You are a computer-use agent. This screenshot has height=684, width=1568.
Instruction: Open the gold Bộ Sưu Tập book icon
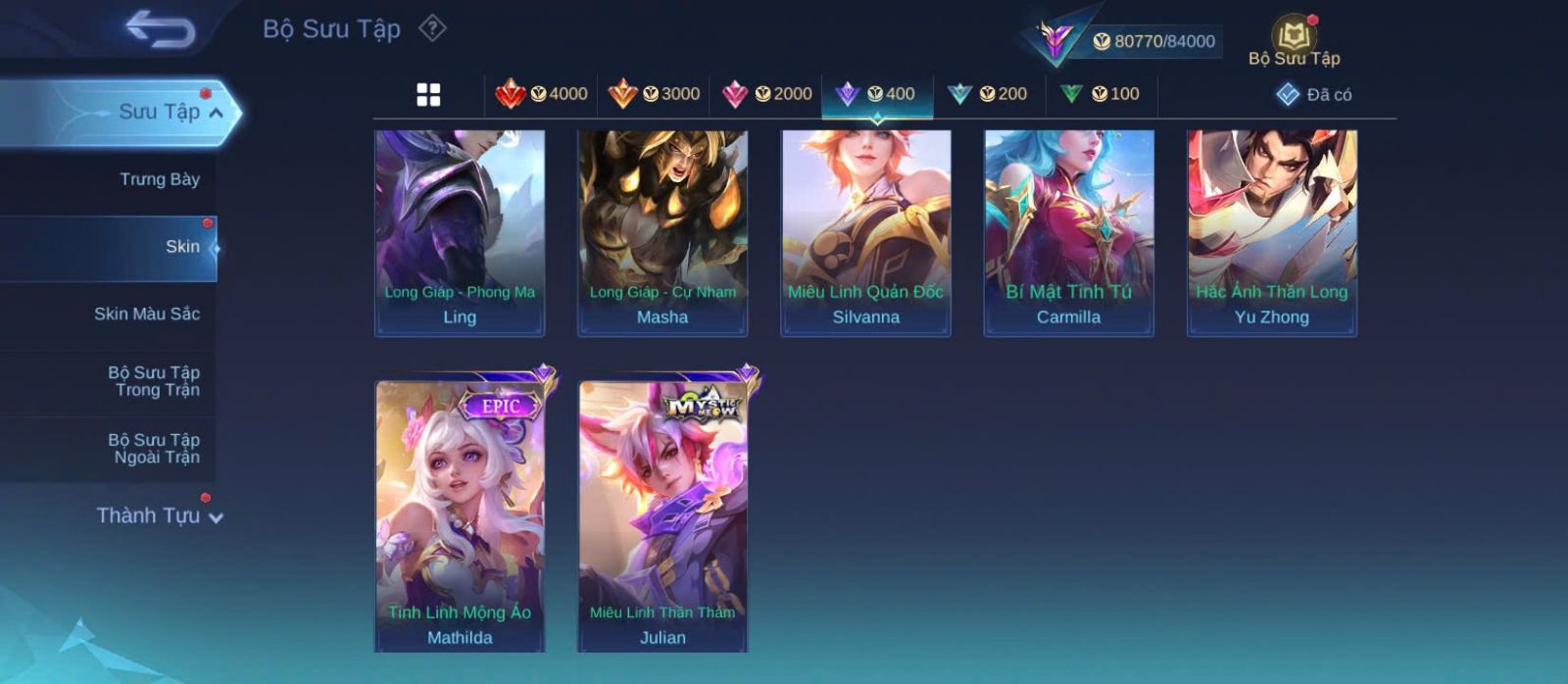pos(1294,39)
